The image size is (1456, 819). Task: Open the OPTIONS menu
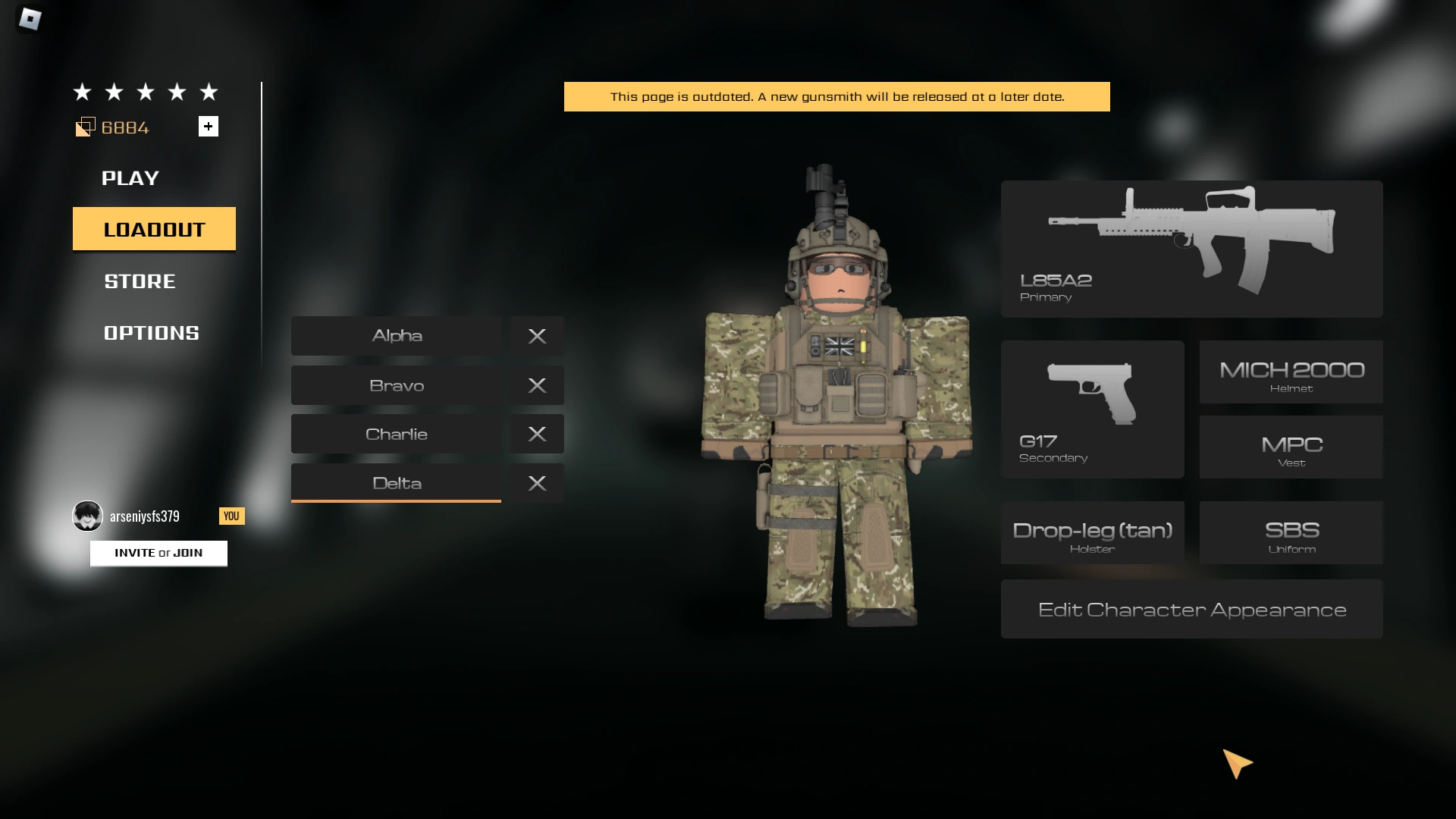click(x=151, y=331)
